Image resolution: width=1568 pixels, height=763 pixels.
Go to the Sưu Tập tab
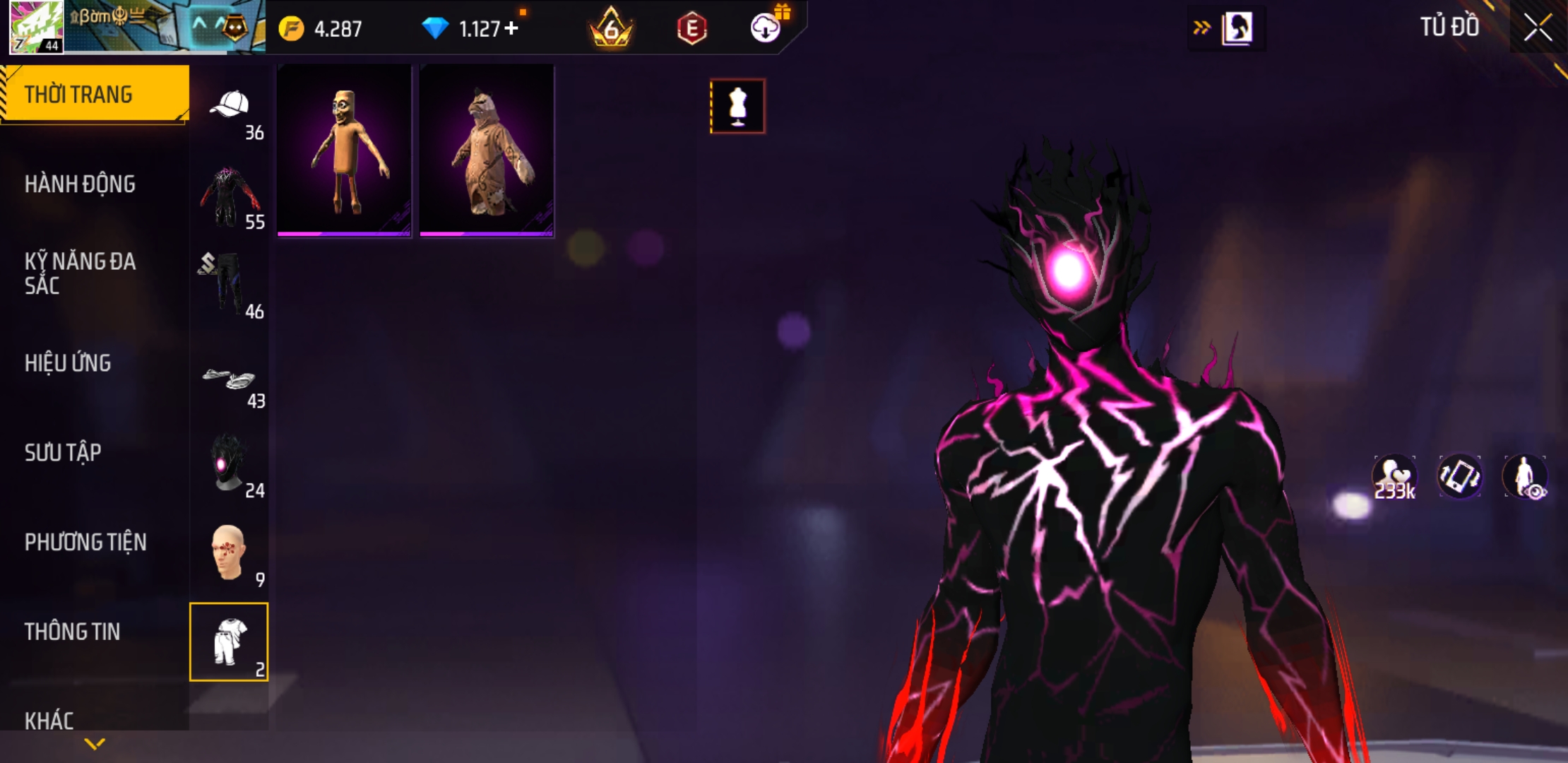click(x=63, y=453)
